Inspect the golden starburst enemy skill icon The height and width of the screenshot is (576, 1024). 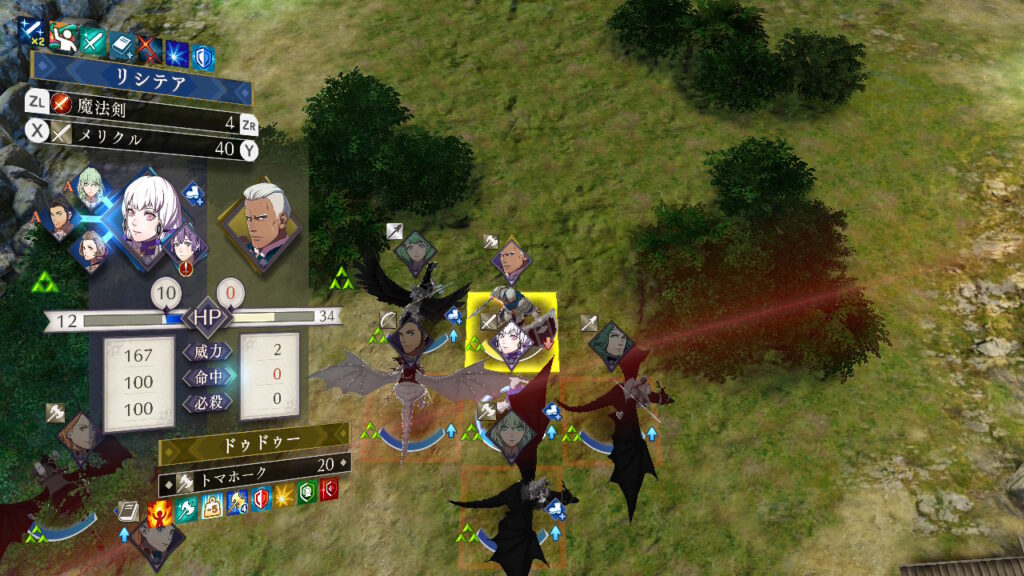[284, 494]
